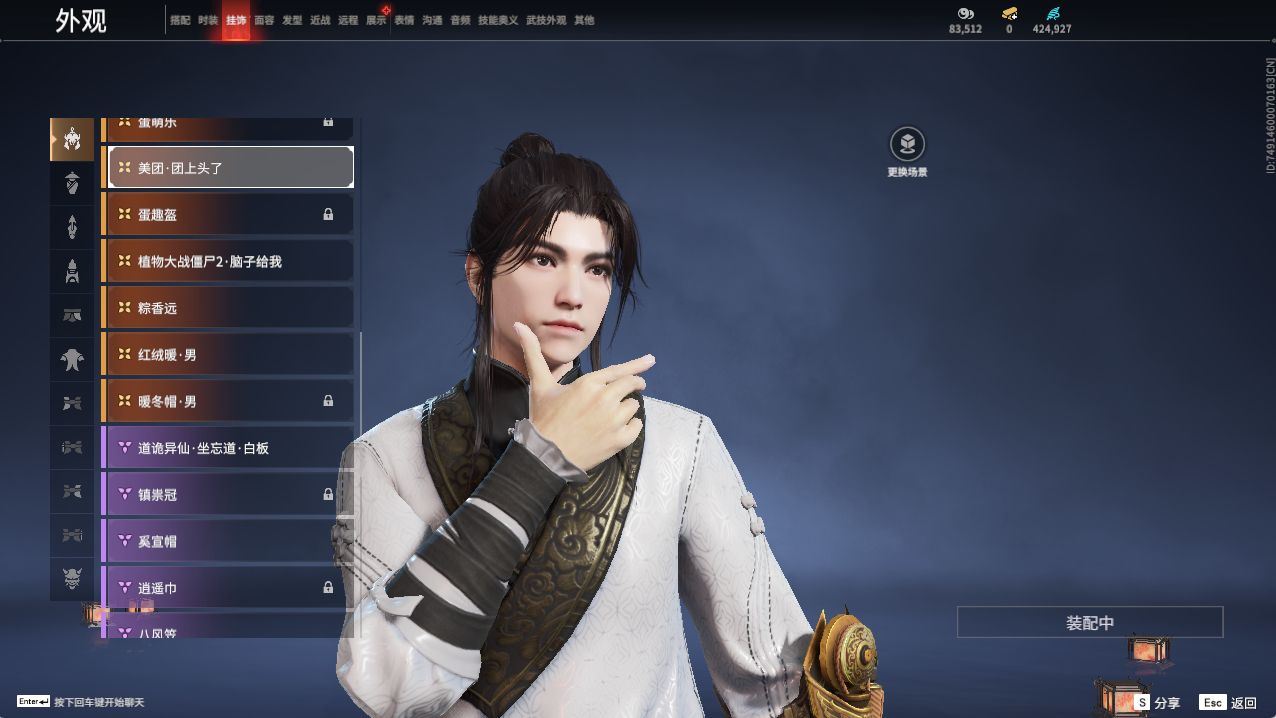
Task: Click the 装配中 equip button
Action: pos(1089,622)
